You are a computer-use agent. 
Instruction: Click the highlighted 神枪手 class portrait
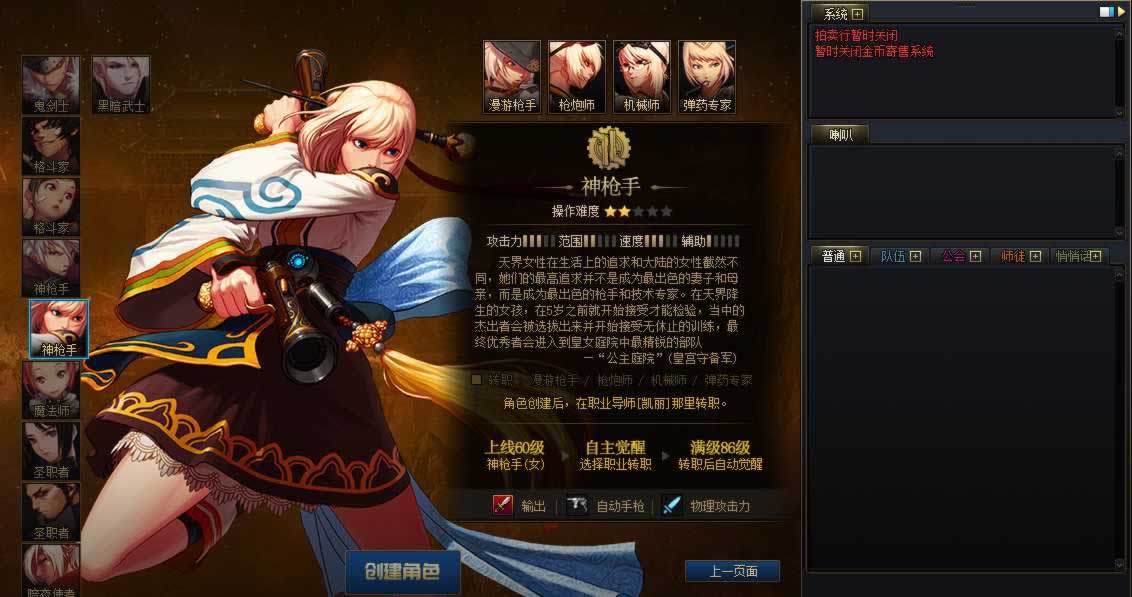(x=59, y=328)
